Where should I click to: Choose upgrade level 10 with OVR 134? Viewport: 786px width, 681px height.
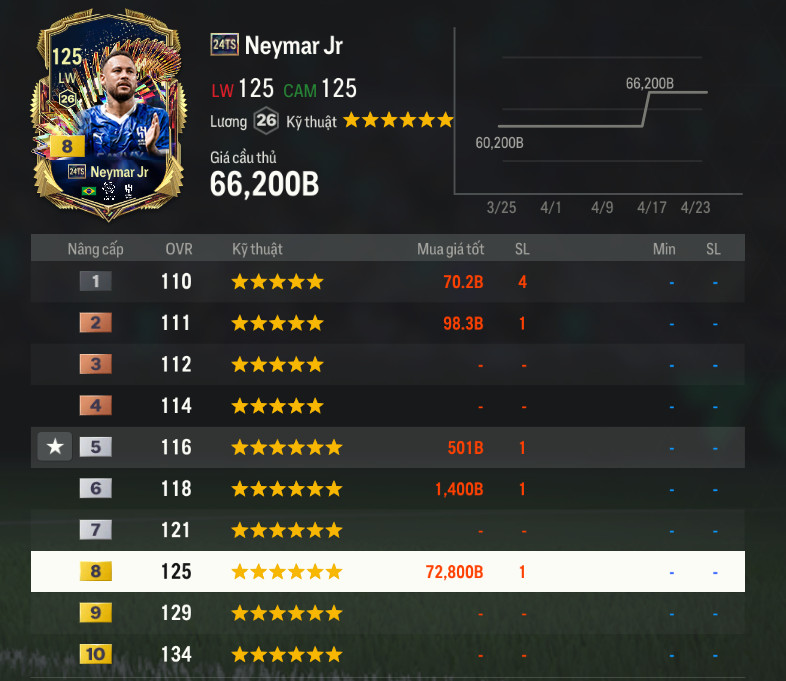coord(387,655)
